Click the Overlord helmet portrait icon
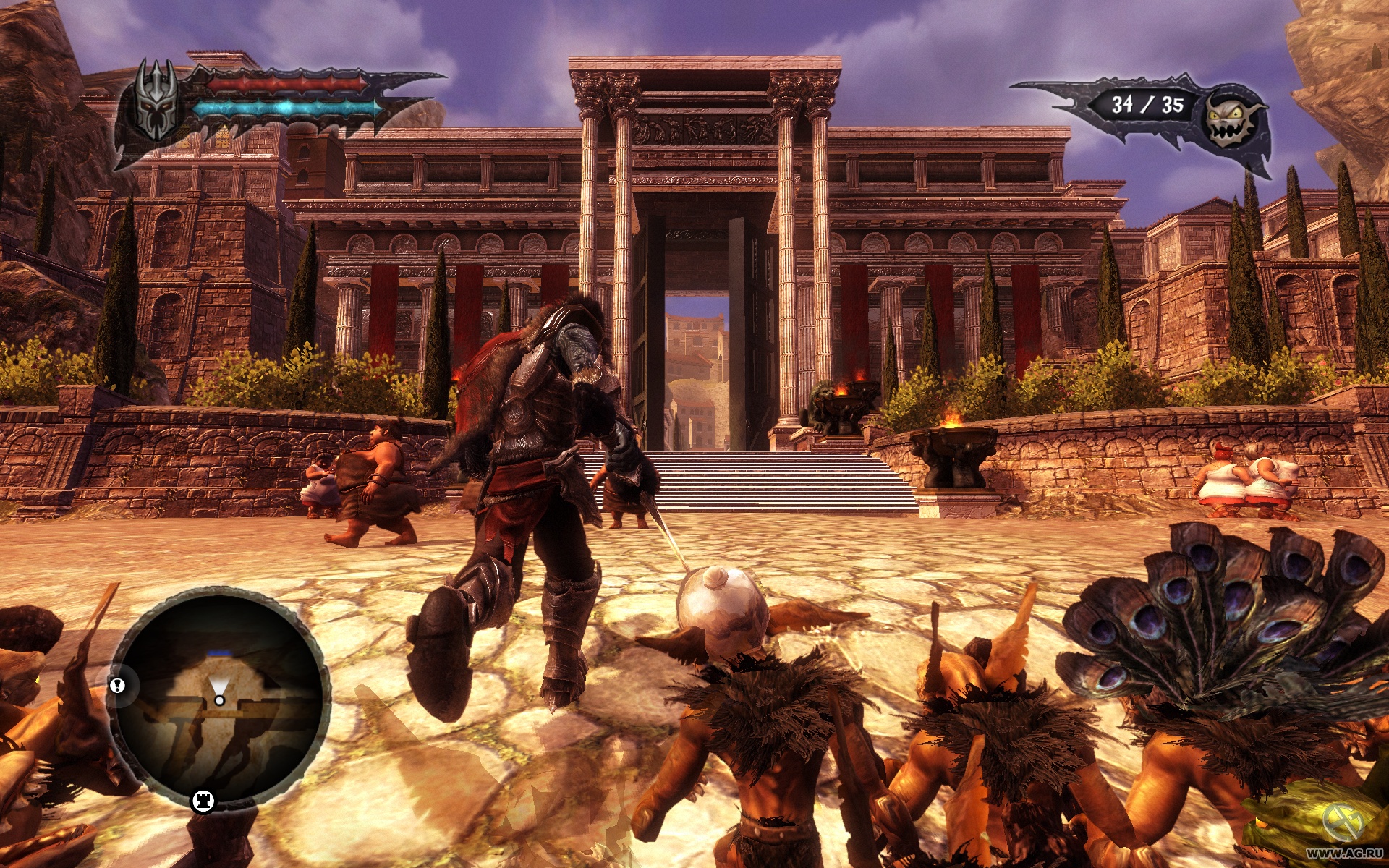Screen dimensions: 1389x868 (x=156, y=101)
